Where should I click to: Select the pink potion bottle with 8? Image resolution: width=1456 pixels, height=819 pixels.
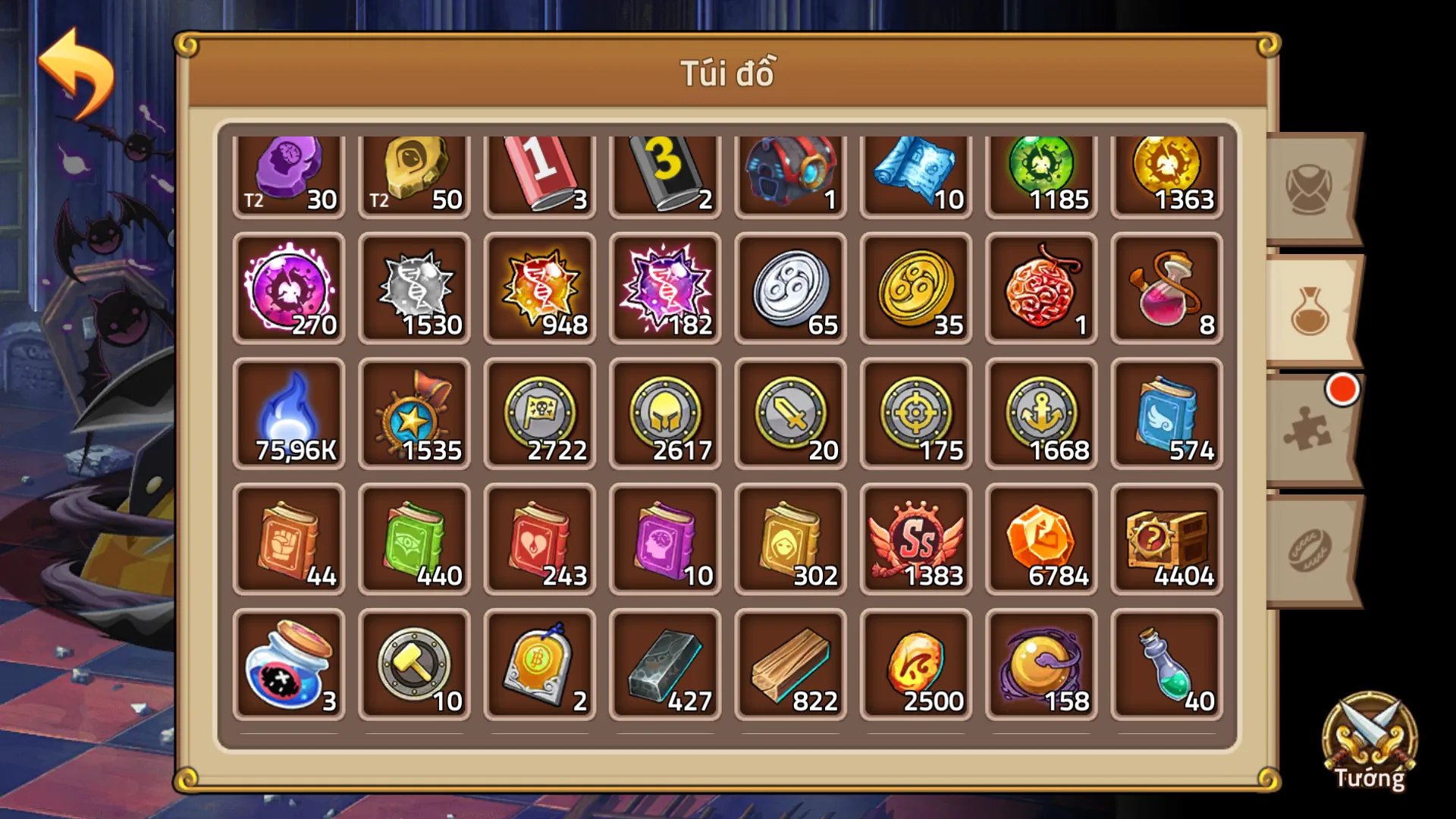click(1166, 288)
